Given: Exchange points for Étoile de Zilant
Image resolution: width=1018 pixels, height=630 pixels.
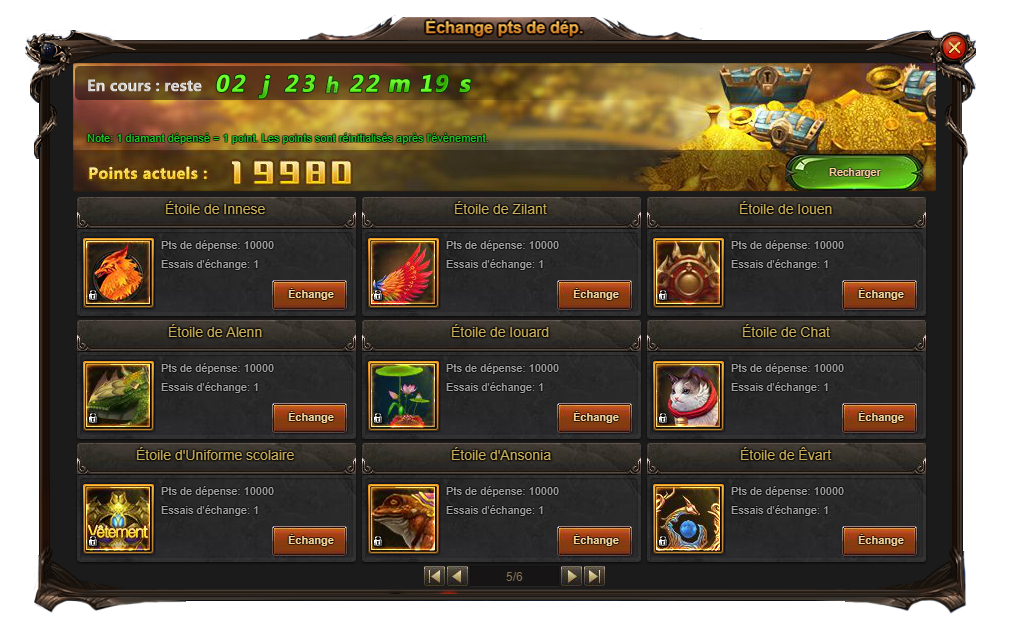Looking at the screenshot, I should coord(595,295).
